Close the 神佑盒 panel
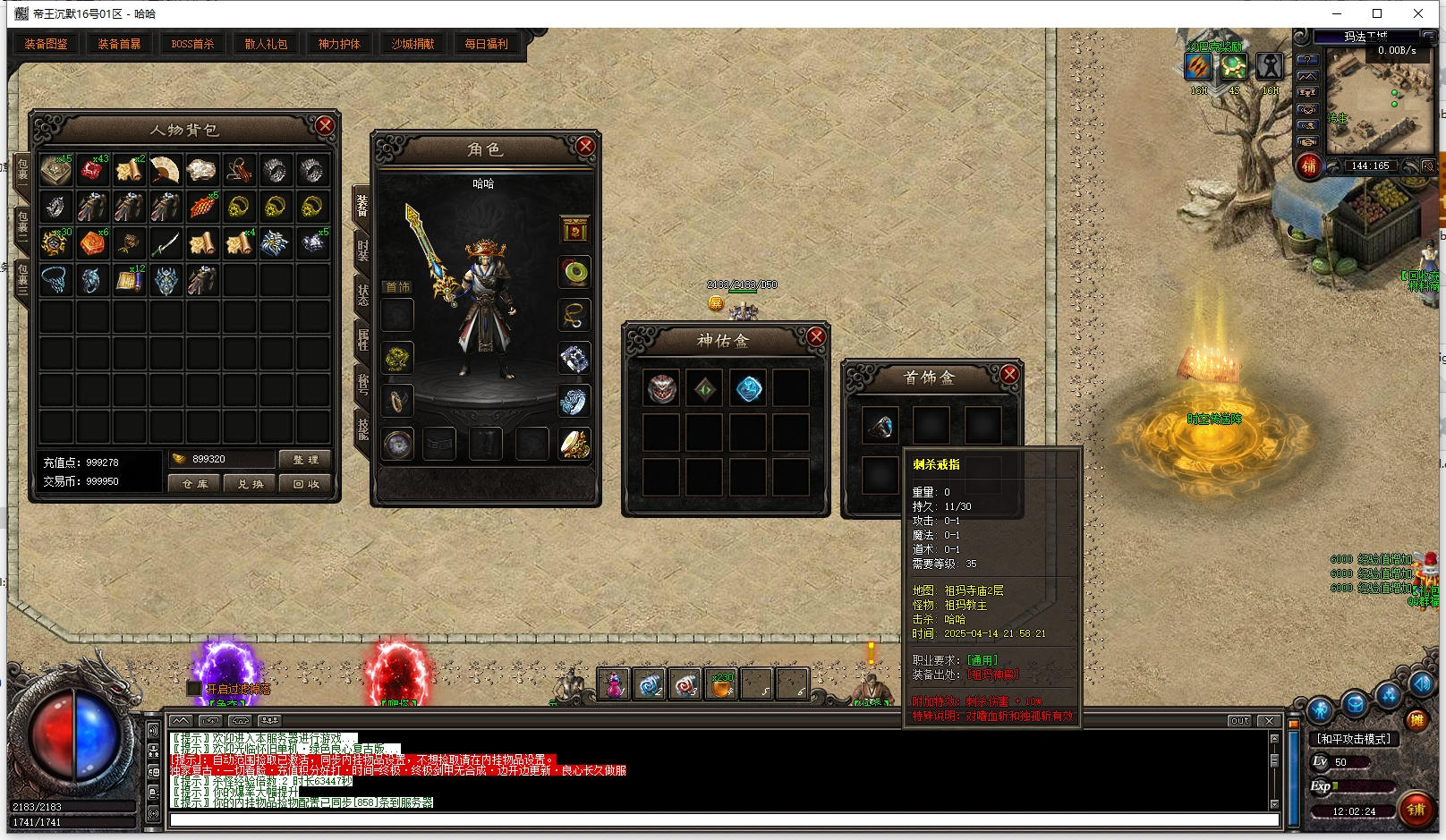 (816, 336)
